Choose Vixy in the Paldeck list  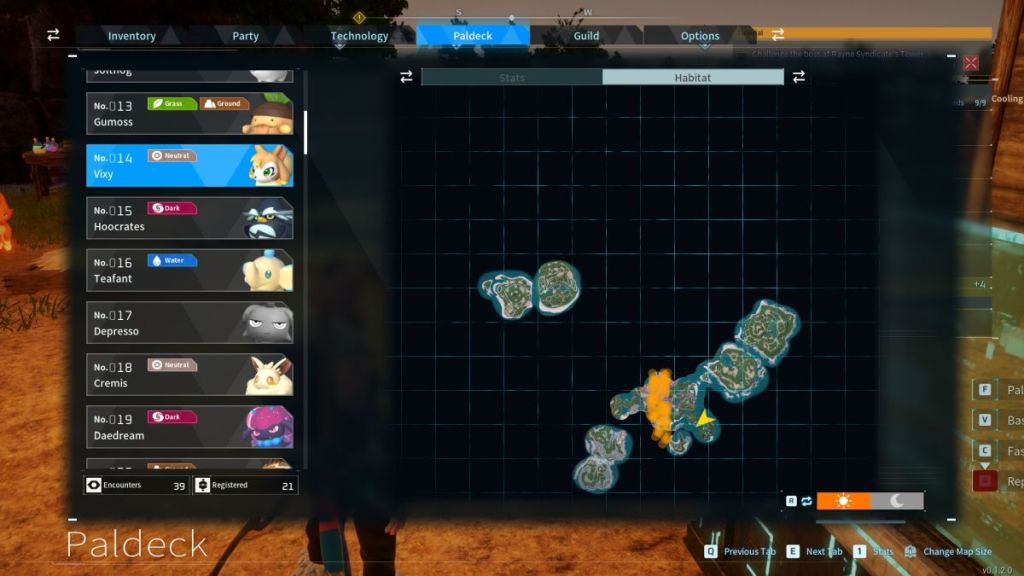pyautogui.click(x=190, y=166)
